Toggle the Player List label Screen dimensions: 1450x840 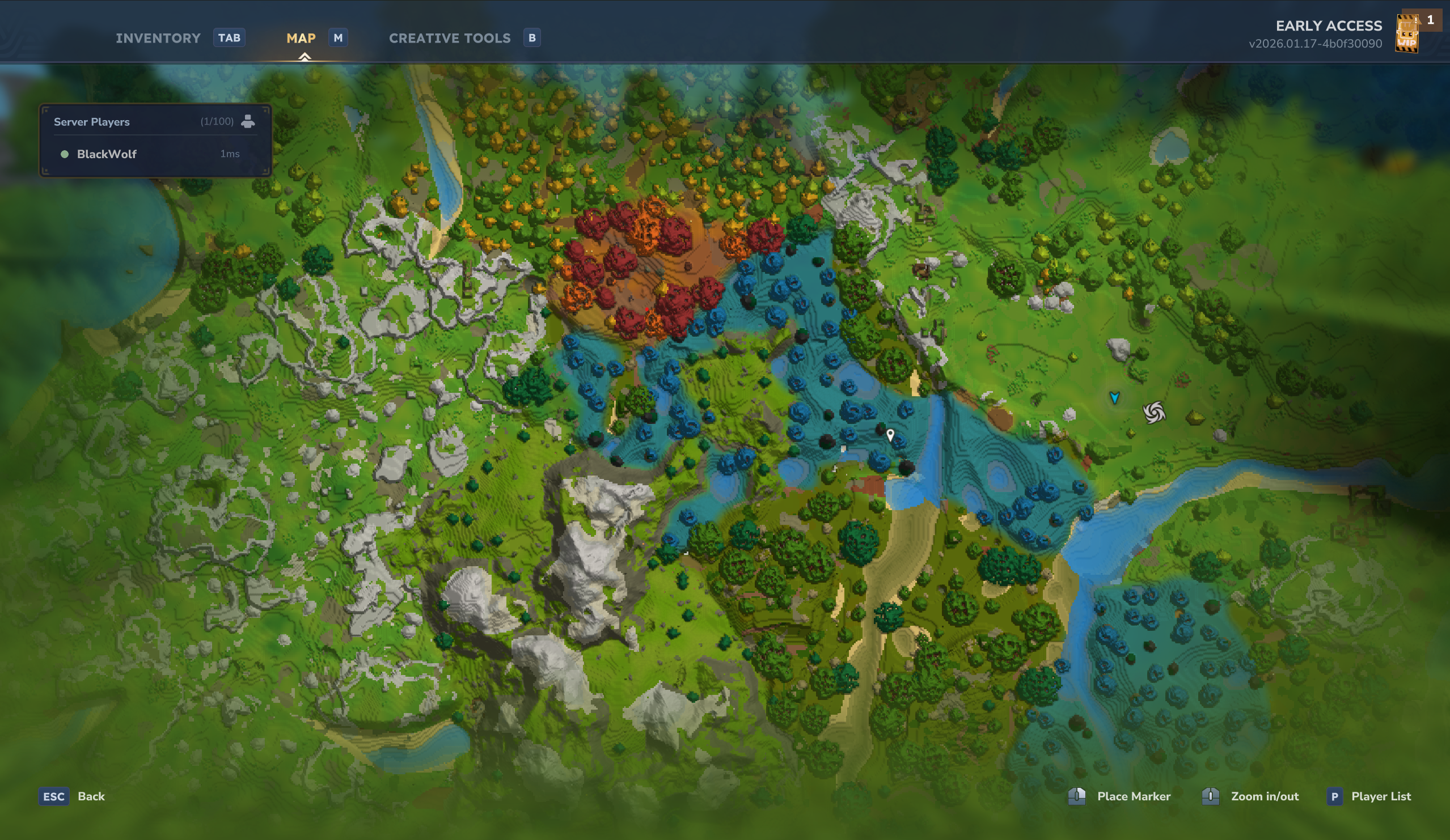1380,796
